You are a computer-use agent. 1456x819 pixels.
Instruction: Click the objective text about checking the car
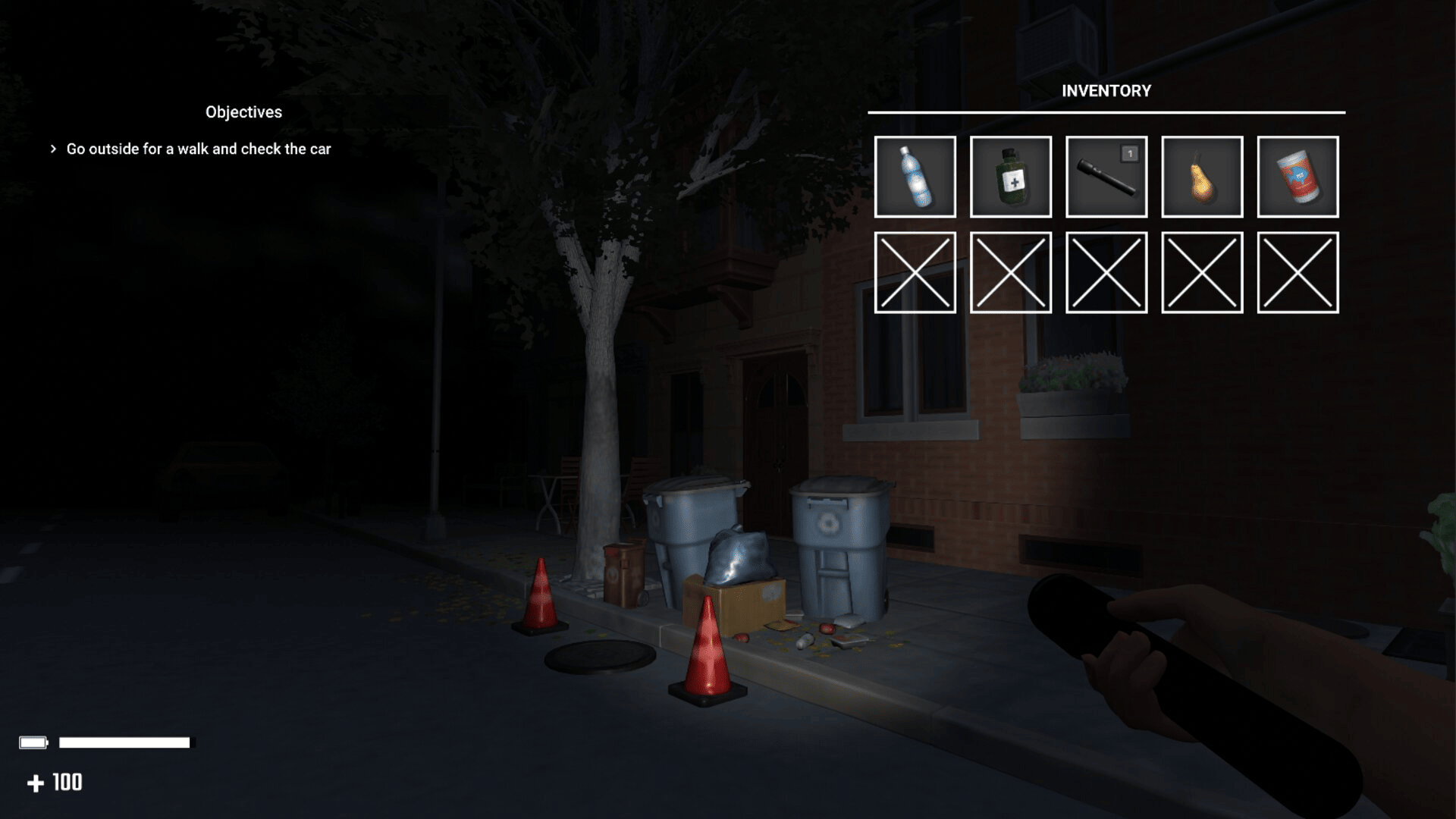click(x=199, y=149)
